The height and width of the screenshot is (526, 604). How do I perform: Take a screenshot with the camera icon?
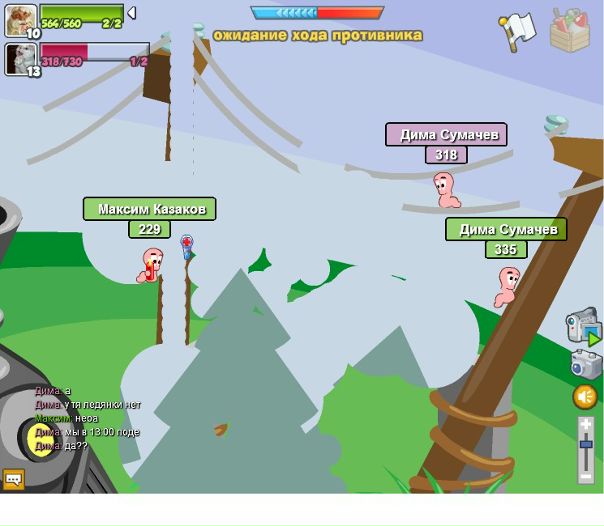pos(586,364)
